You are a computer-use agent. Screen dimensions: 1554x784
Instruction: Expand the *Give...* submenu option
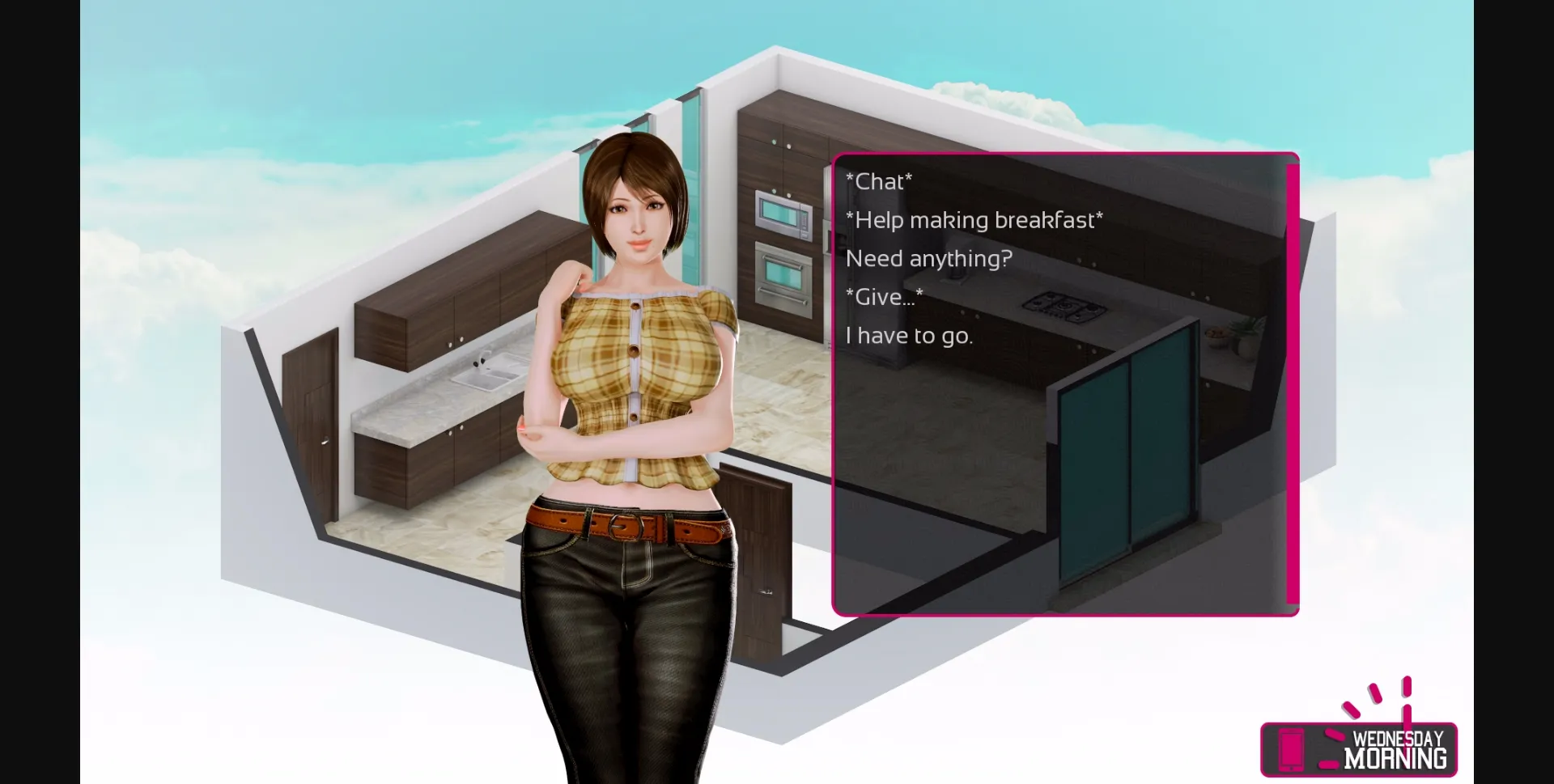[x=884, y=296]
